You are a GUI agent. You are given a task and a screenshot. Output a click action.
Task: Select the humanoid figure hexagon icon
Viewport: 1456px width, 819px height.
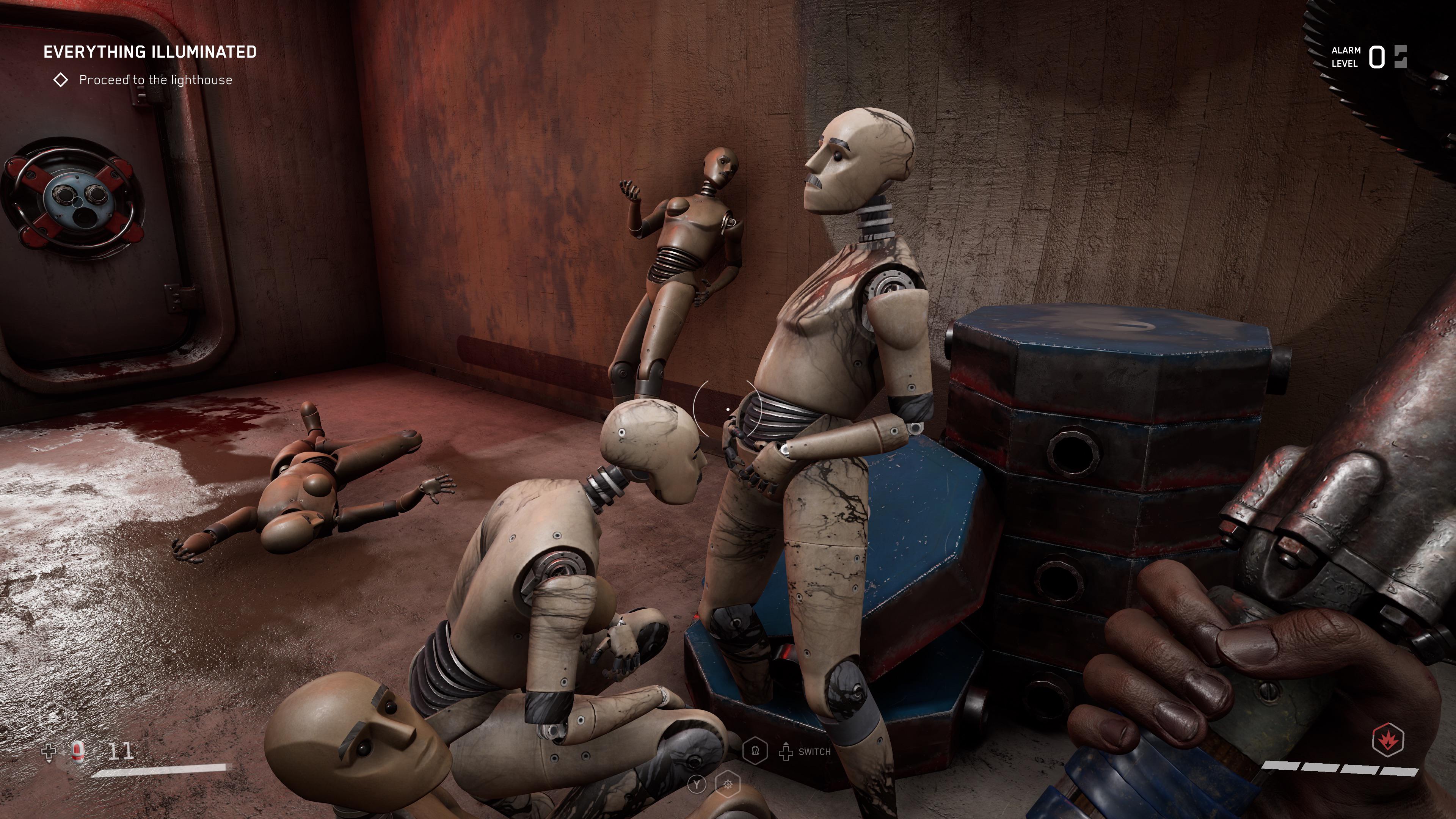tap(755, 751)
